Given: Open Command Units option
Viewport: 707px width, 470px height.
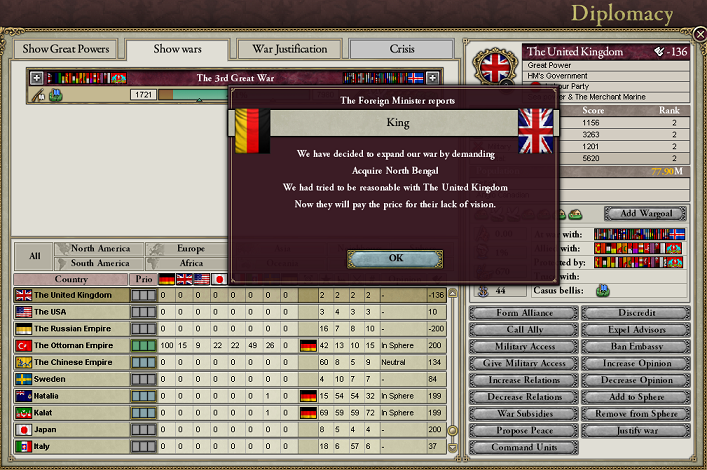Looking at the screenshot, I should coord(522,449).
